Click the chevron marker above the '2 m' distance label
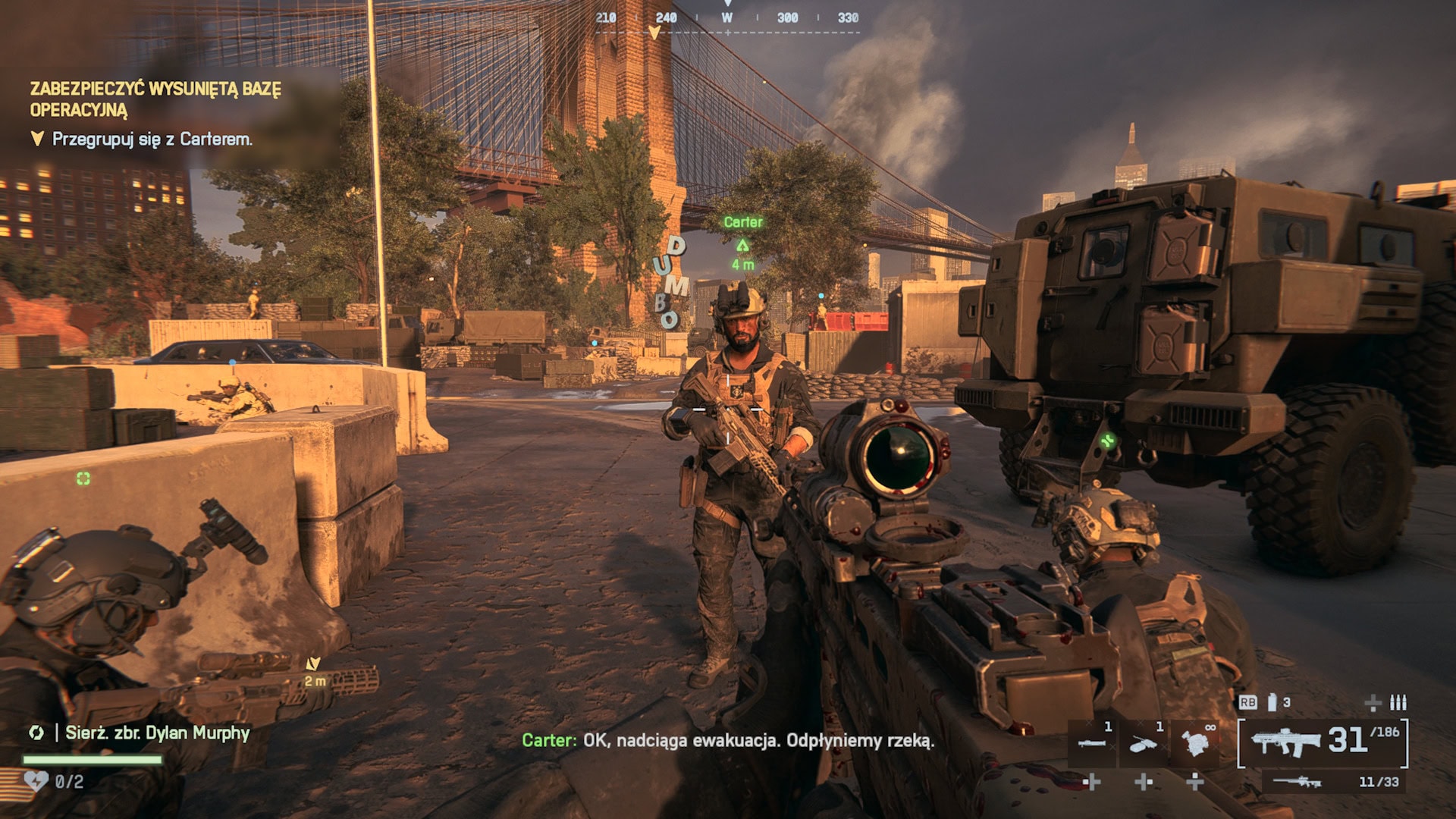This screenshot has width=1456, height=819. [x=312, y=664]
